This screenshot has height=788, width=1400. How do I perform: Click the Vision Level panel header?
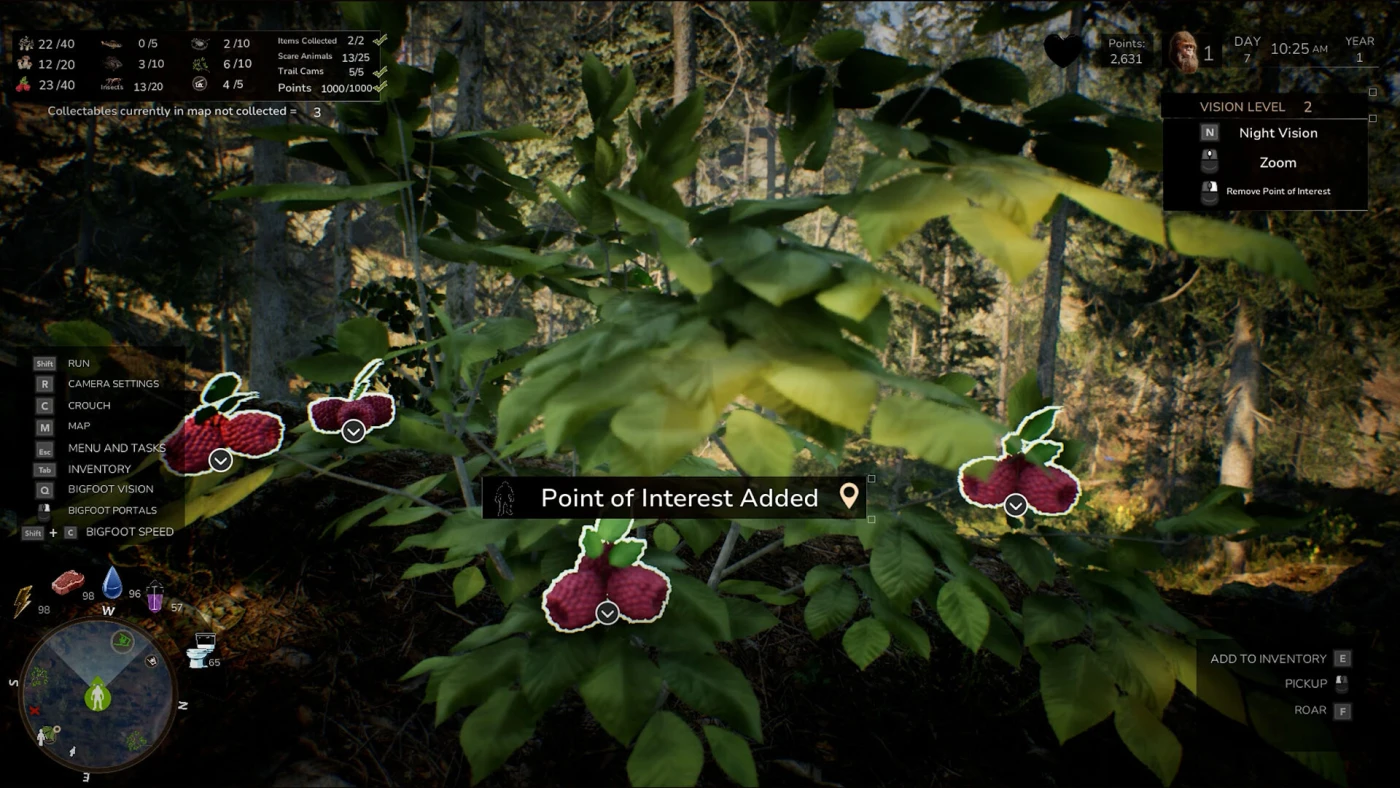1265,107
